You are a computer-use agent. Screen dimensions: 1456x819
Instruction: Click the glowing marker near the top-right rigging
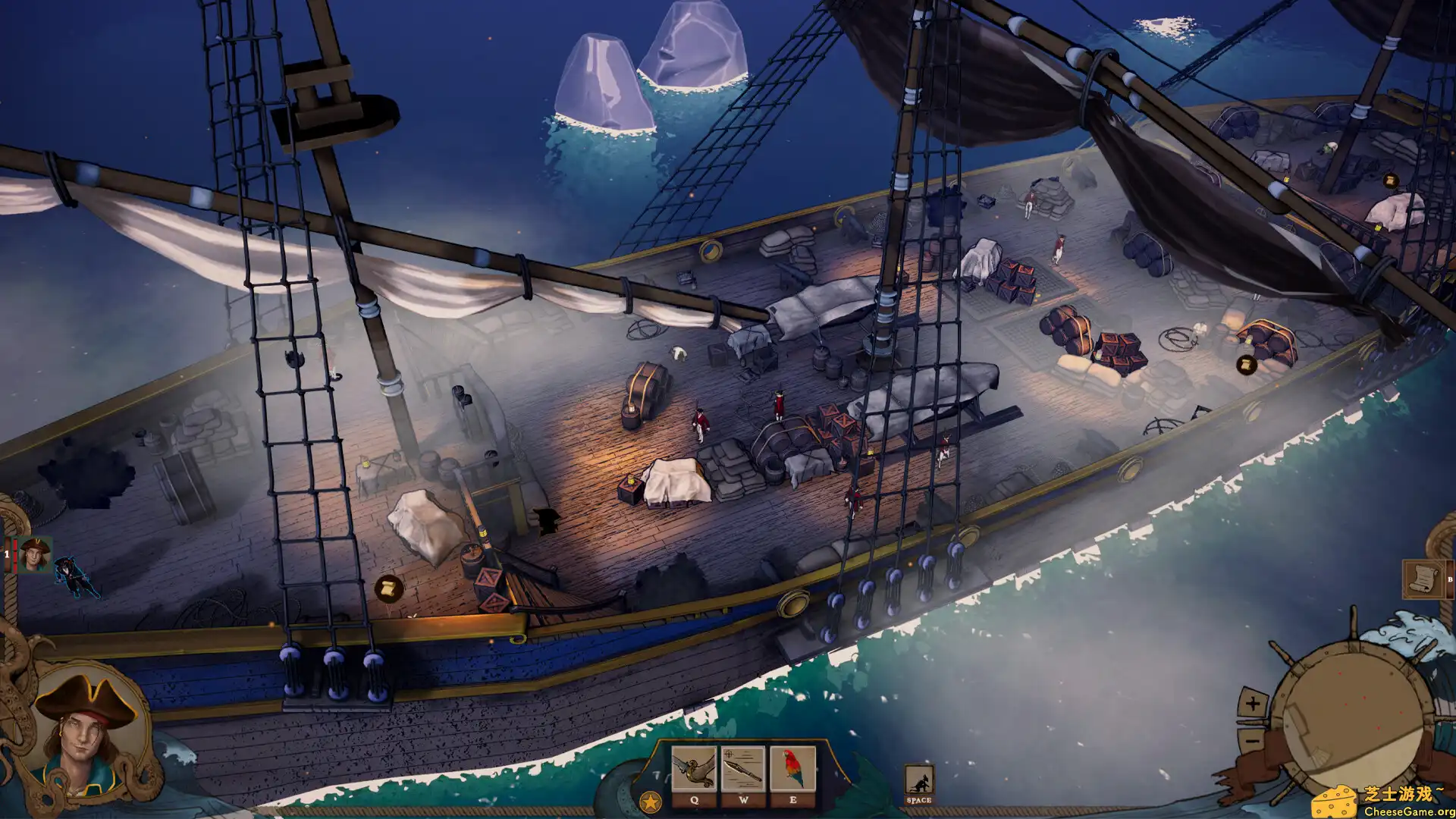coord(1392,181)
